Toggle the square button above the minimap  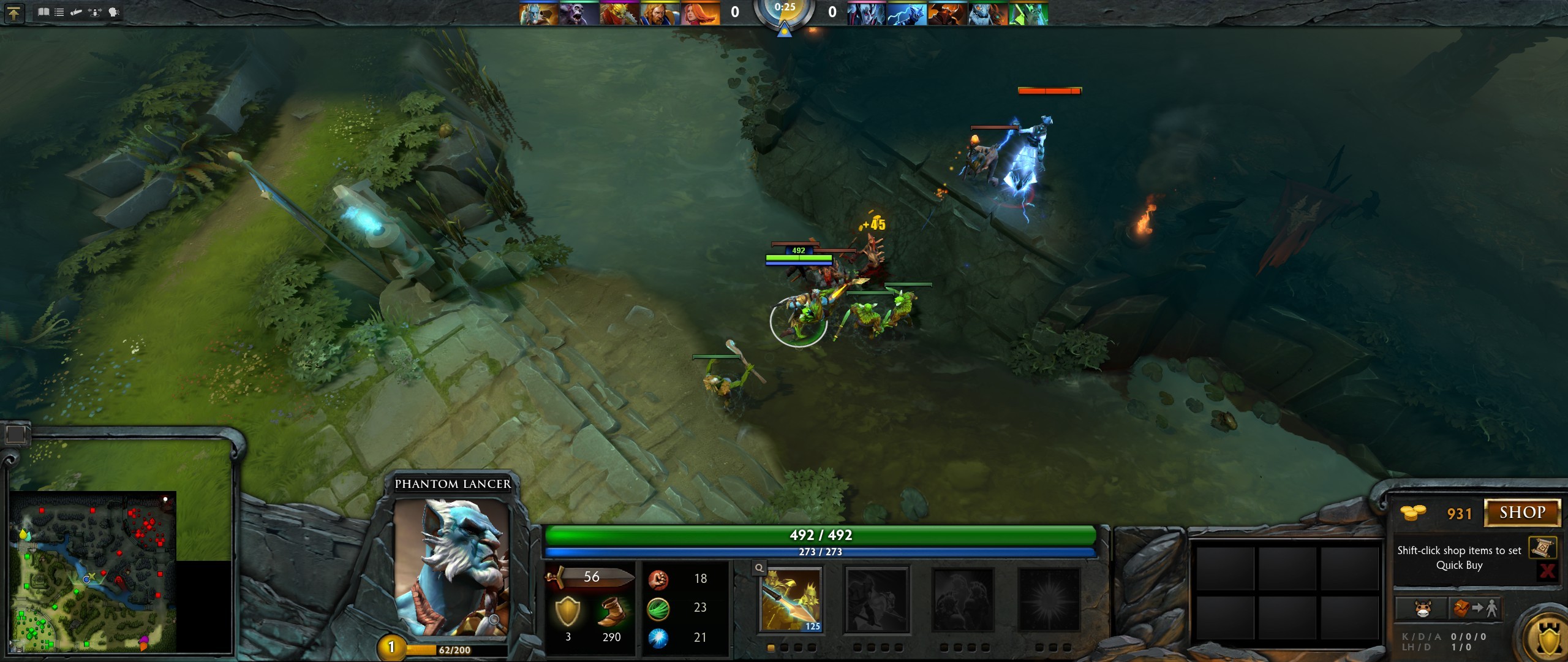click(15, 435)
